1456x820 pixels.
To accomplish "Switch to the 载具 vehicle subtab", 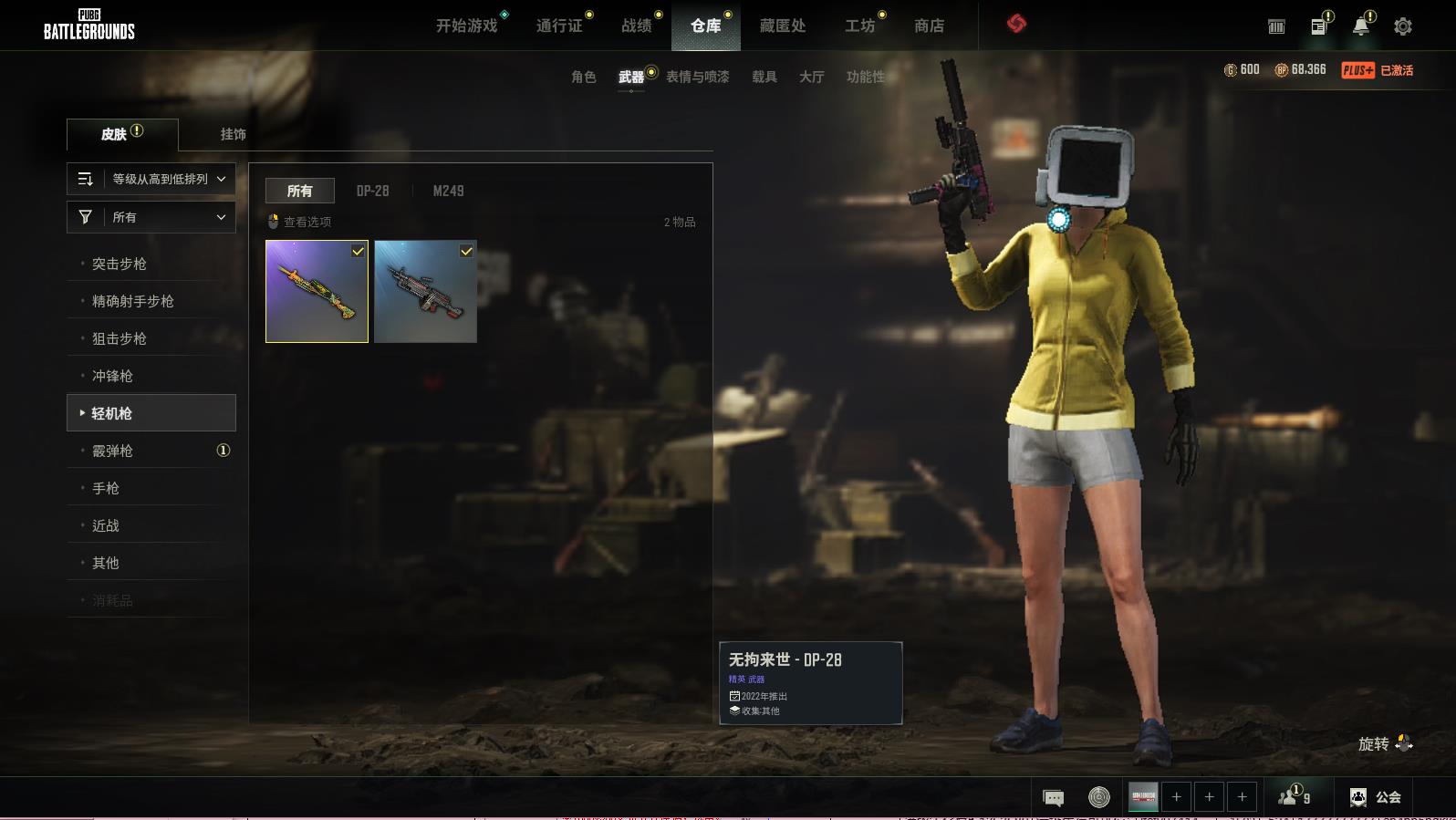I will point(764,77).
